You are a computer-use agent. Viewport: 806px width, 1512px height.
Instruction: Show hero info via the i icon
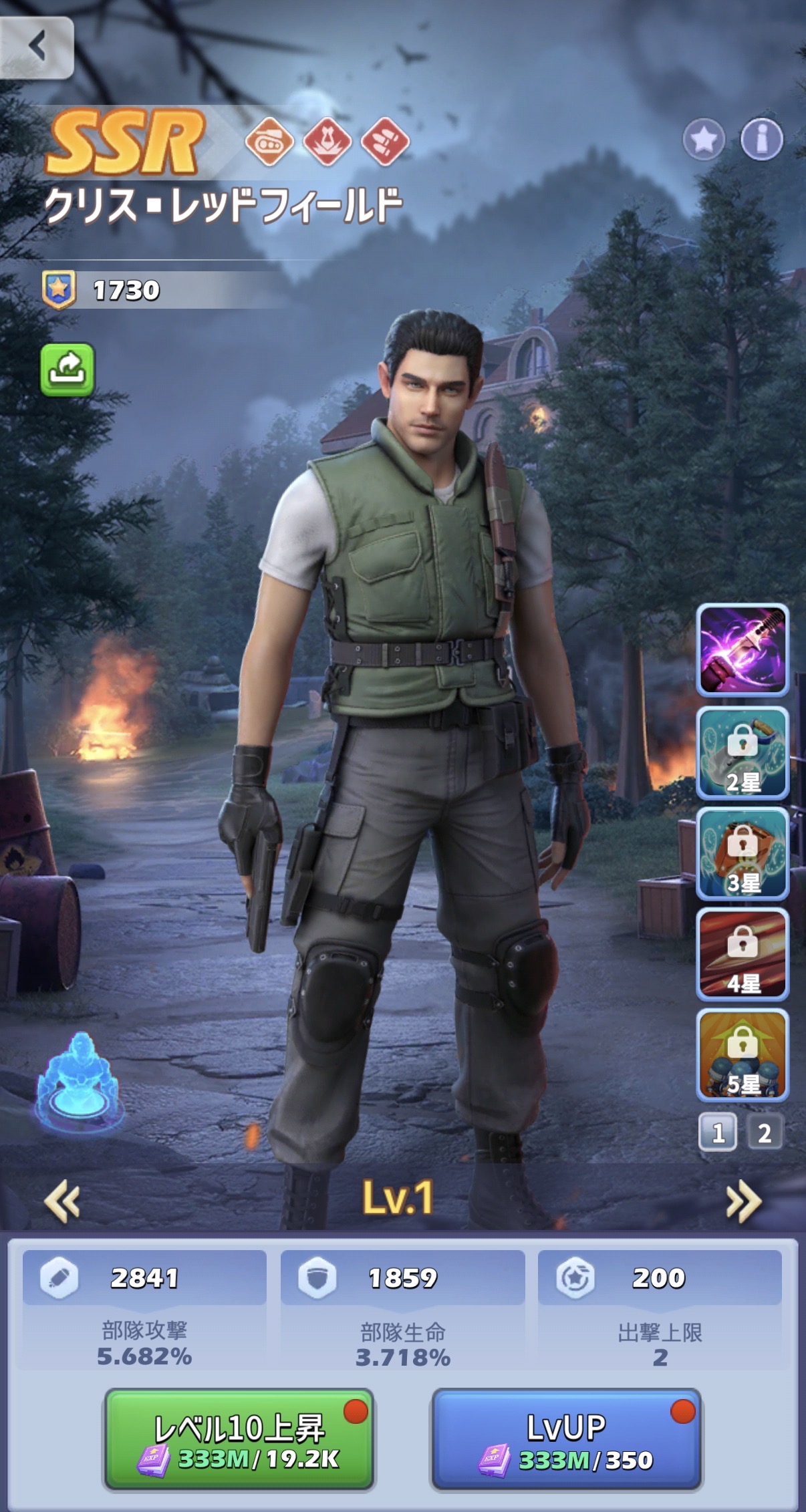761,140
